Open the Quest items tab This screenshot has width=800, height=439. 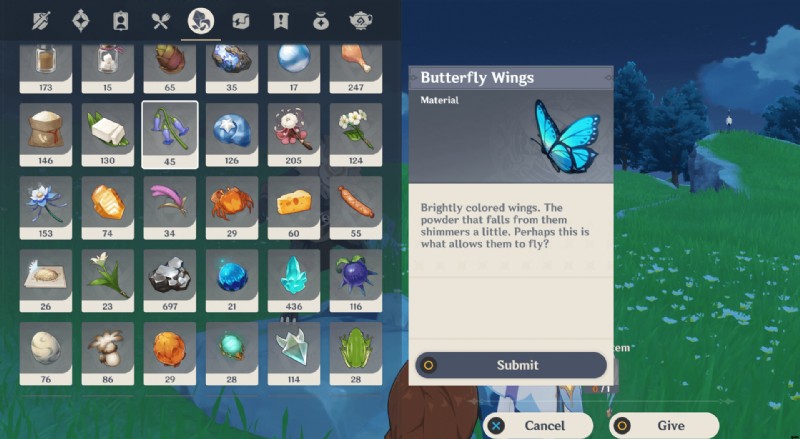click(x=281, y=21)
